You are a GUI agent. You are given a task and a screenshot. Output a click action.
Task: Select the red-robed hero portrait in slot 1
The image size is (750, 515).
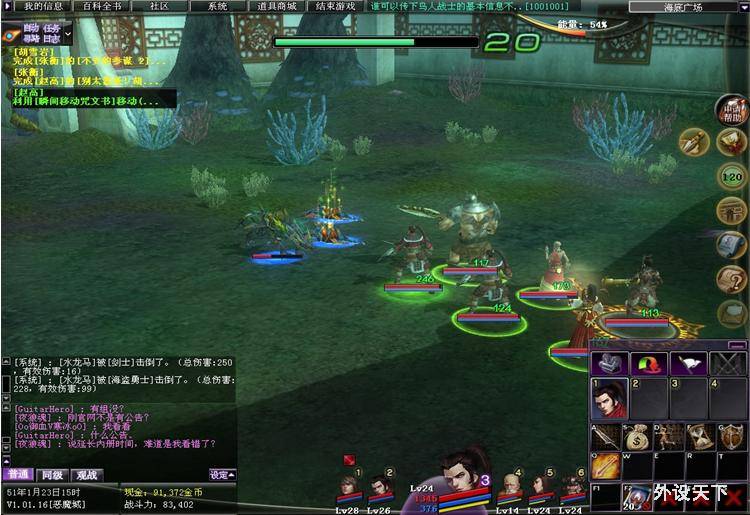609,398
